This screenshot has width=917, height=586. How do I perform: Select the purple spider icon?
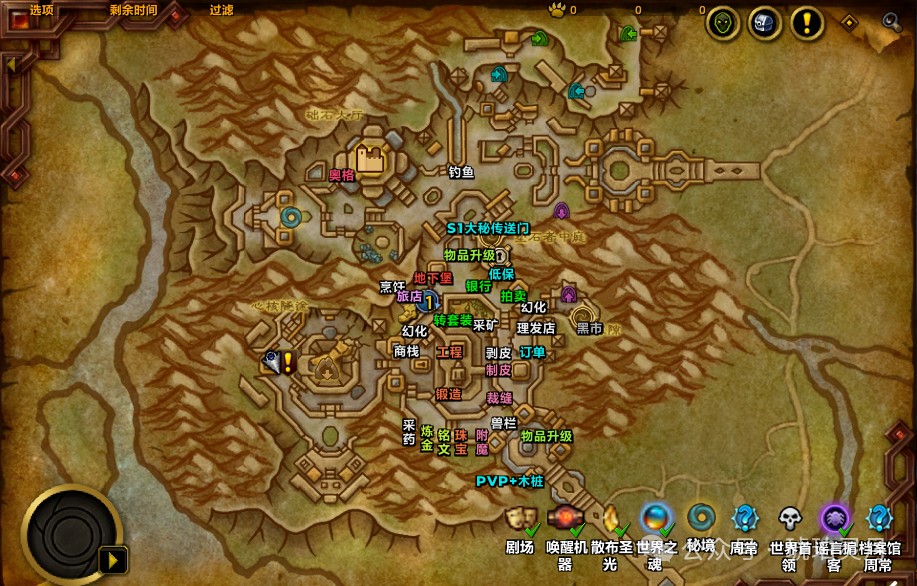tap(834, 518)
